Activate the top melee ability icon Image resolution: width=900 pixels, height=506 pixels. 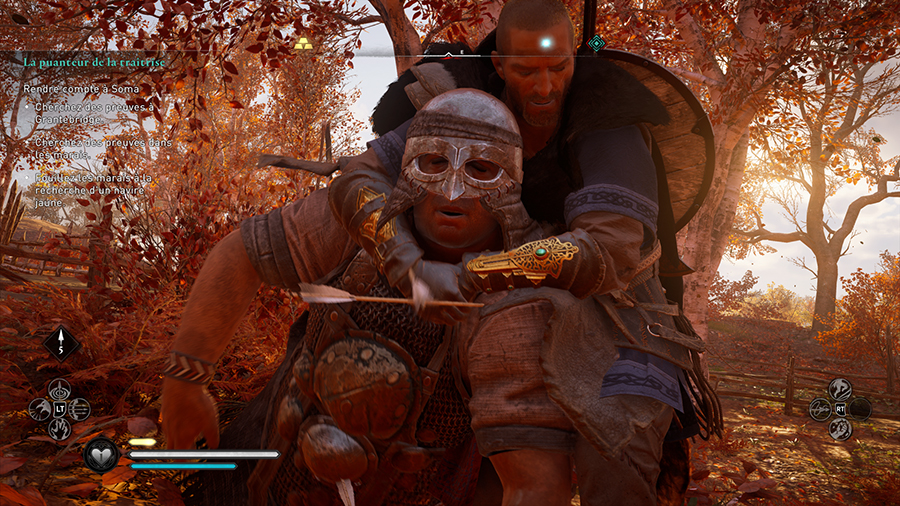(839, 388)
